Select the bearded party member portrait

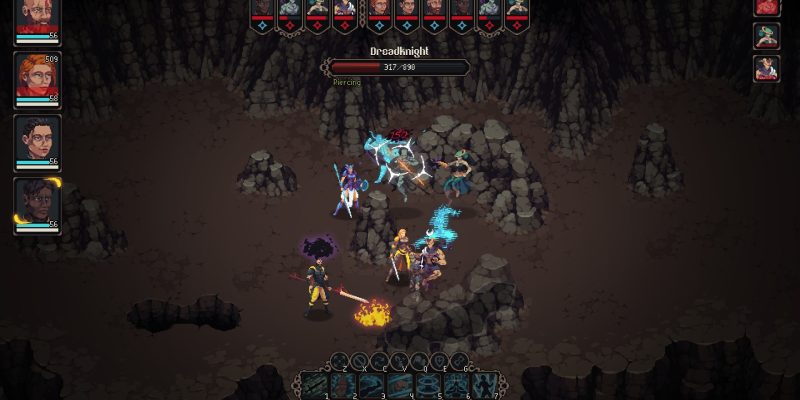click(37, 18)
